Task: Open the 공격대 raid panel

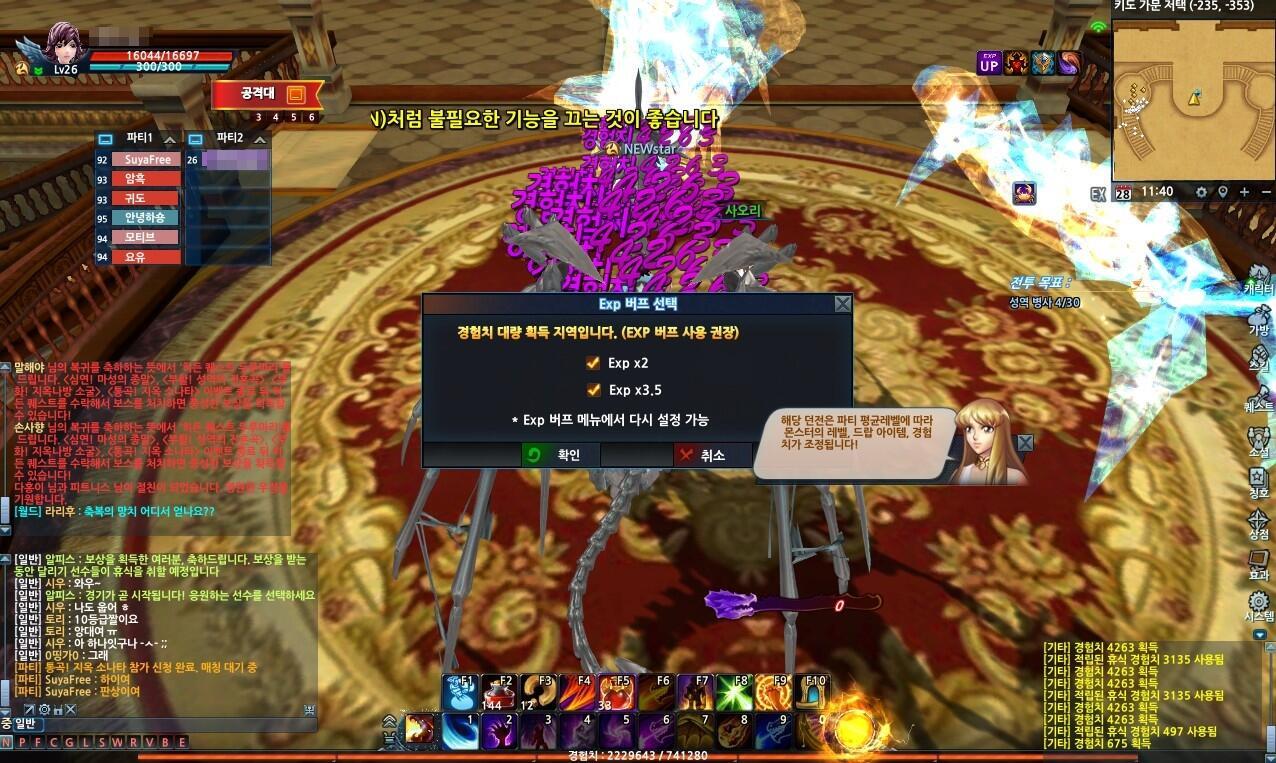Action: pyautogui.click(x=267, y=95)
